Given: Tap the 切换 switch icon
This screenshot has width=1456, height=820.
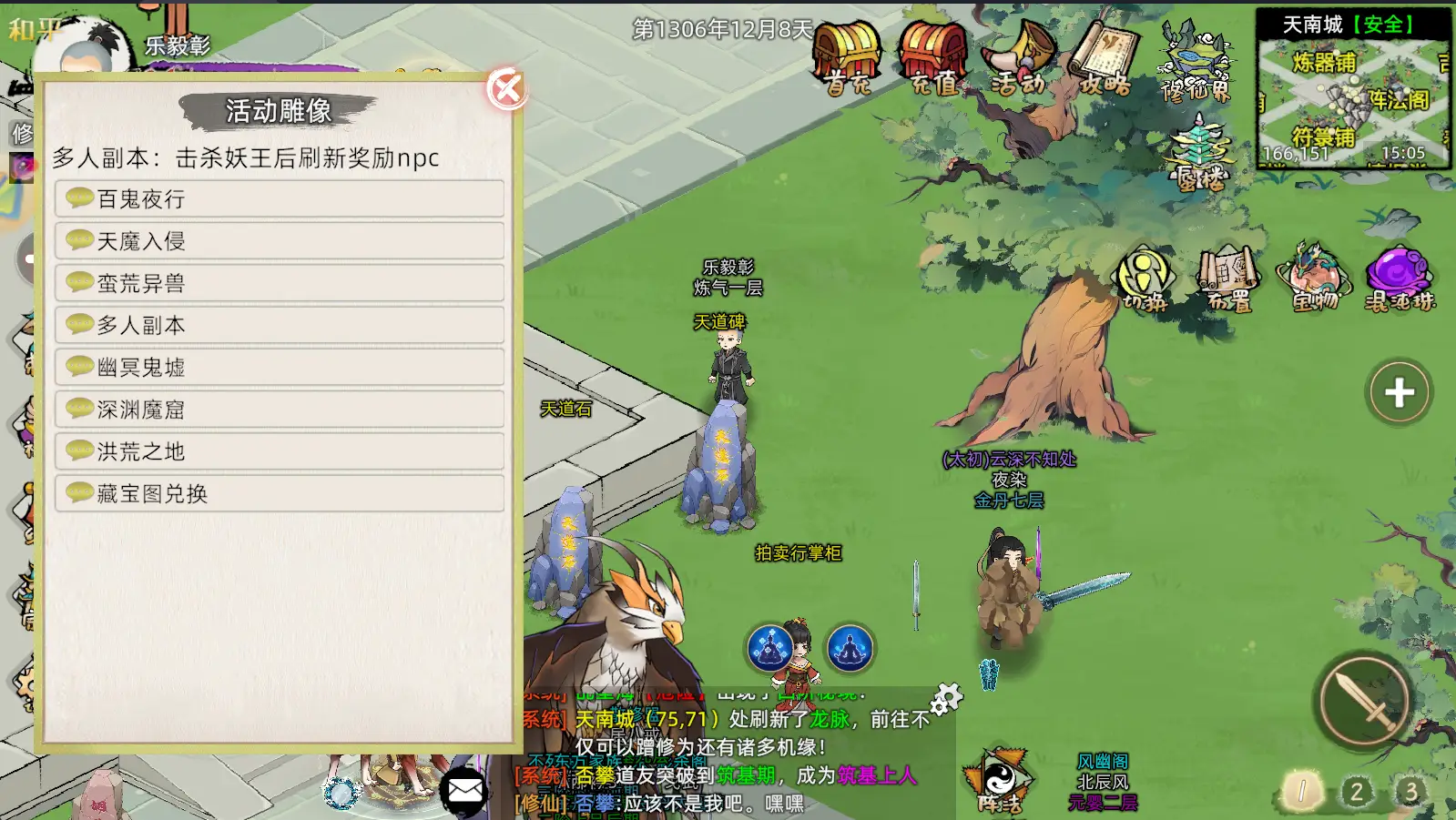Looking at the screenshot, I should pyautogui.click(x=1145, y=278).
